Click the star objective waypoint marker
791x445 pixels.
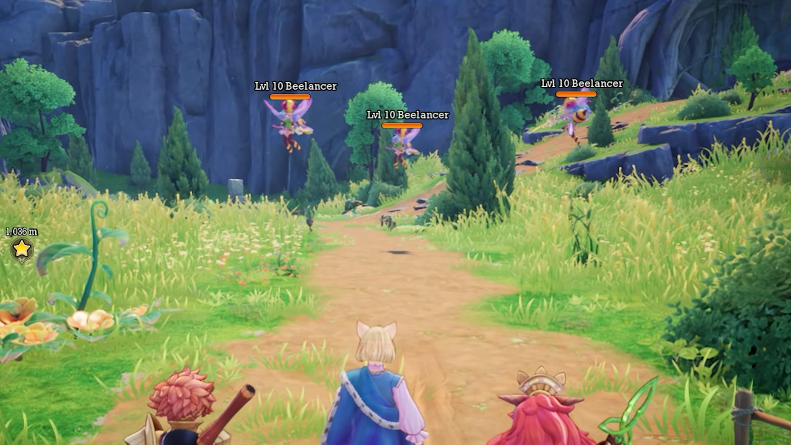pyautogui.click(x=21, y=248)
